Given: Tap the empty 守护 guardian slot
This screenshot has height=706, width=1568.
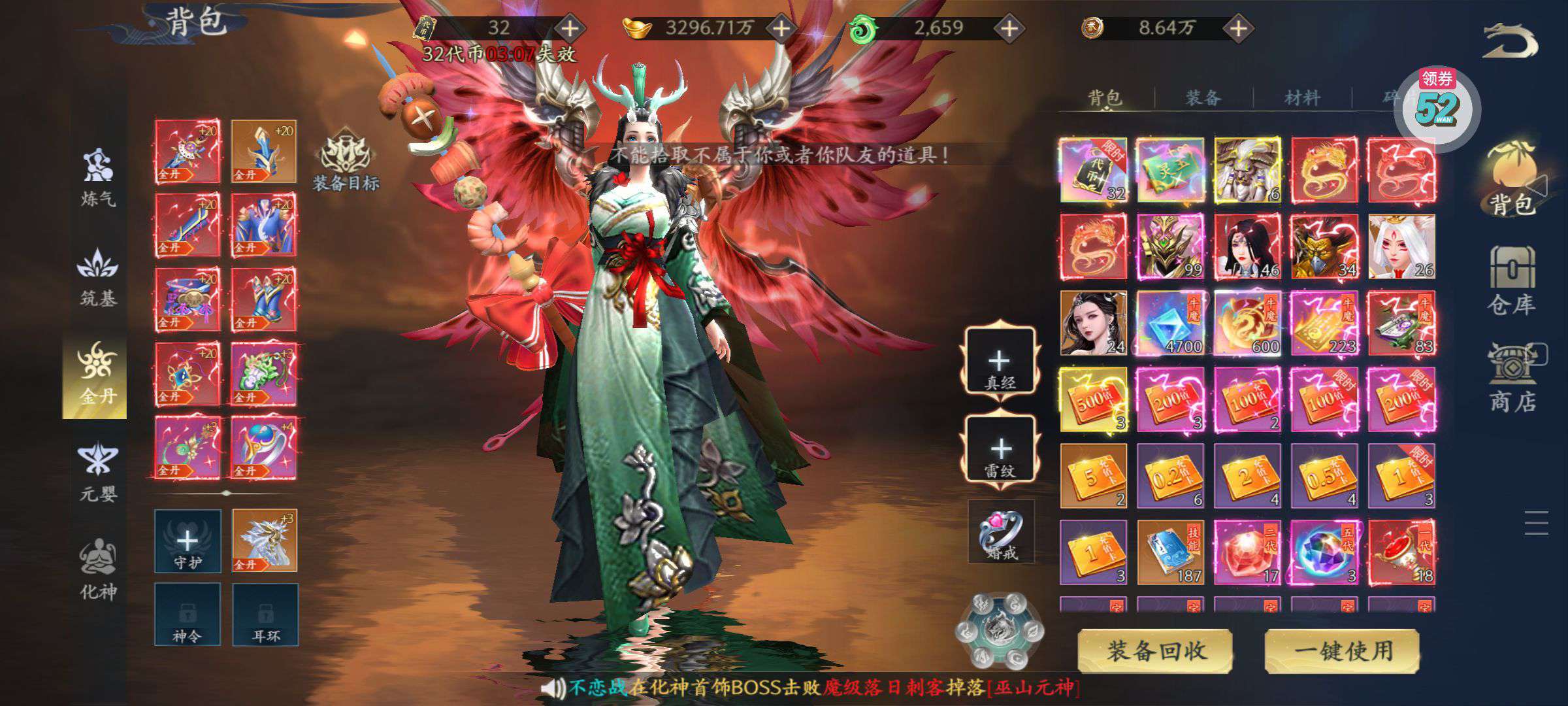Looking at the screenshot, I should pos(188,541).
